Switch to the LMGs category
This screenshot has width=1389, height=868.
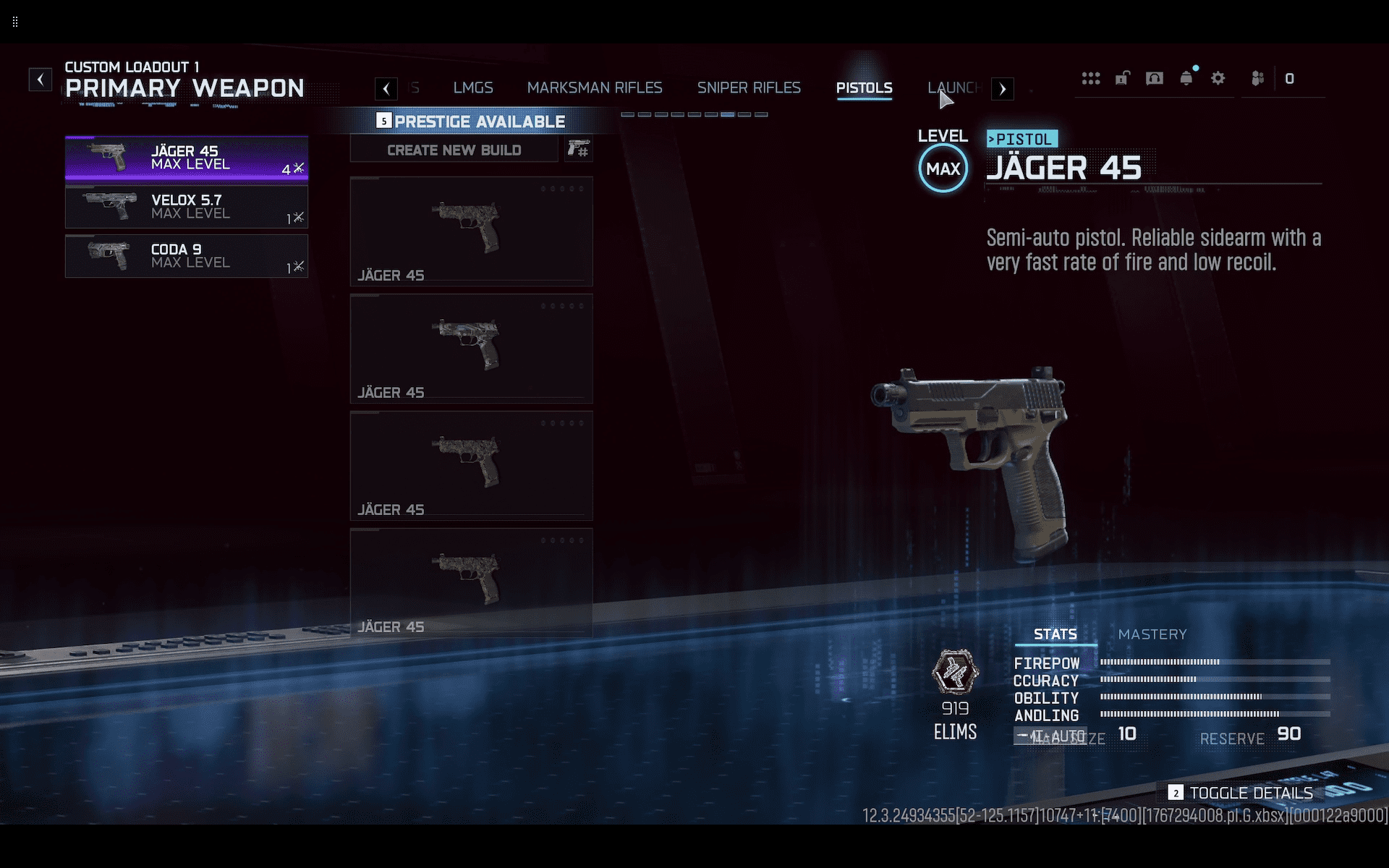(473, 88)
